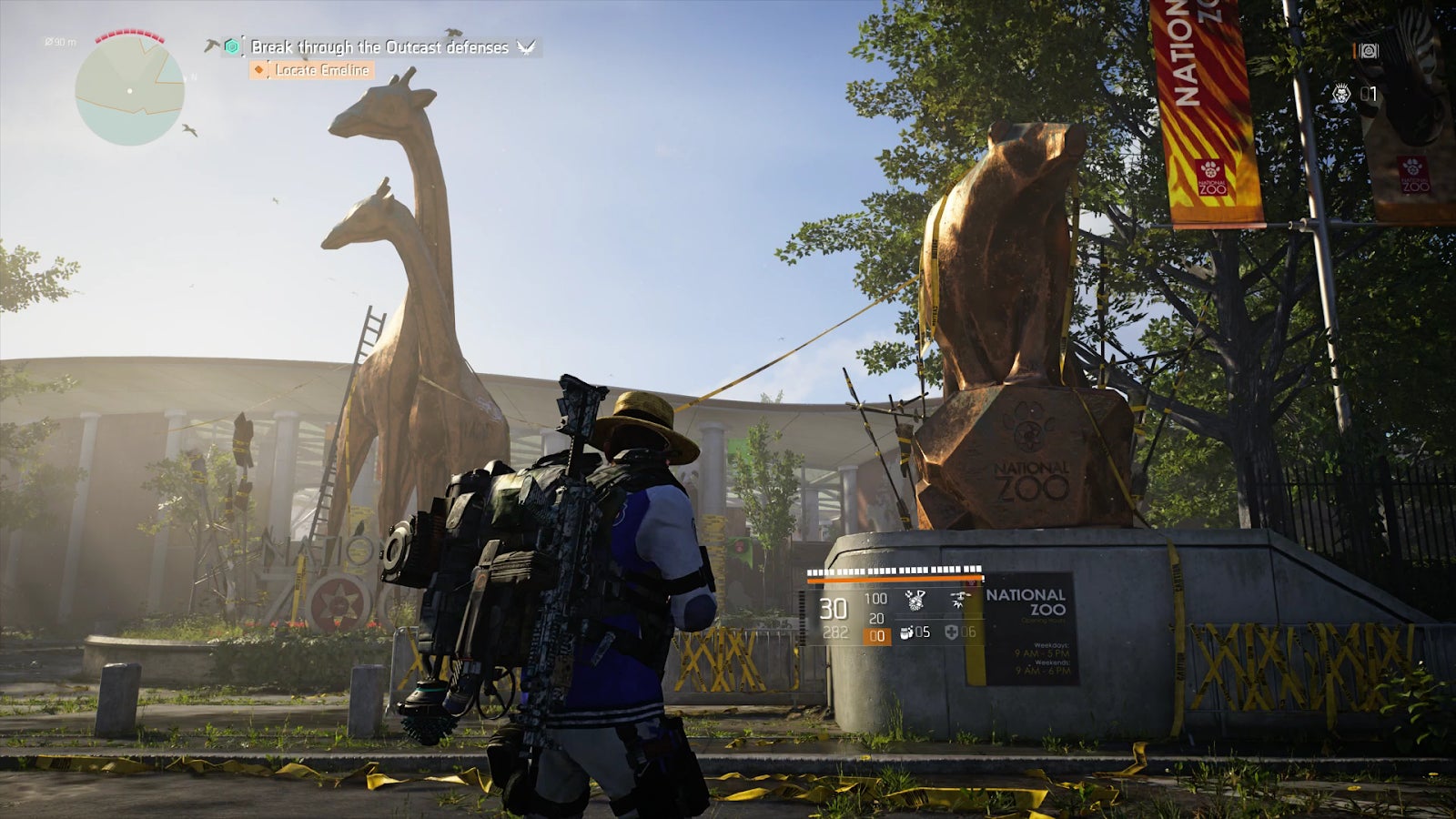Click the 'Locate Emeline' objective
The width and height of the screenshot is (1456, 819).
321,70
